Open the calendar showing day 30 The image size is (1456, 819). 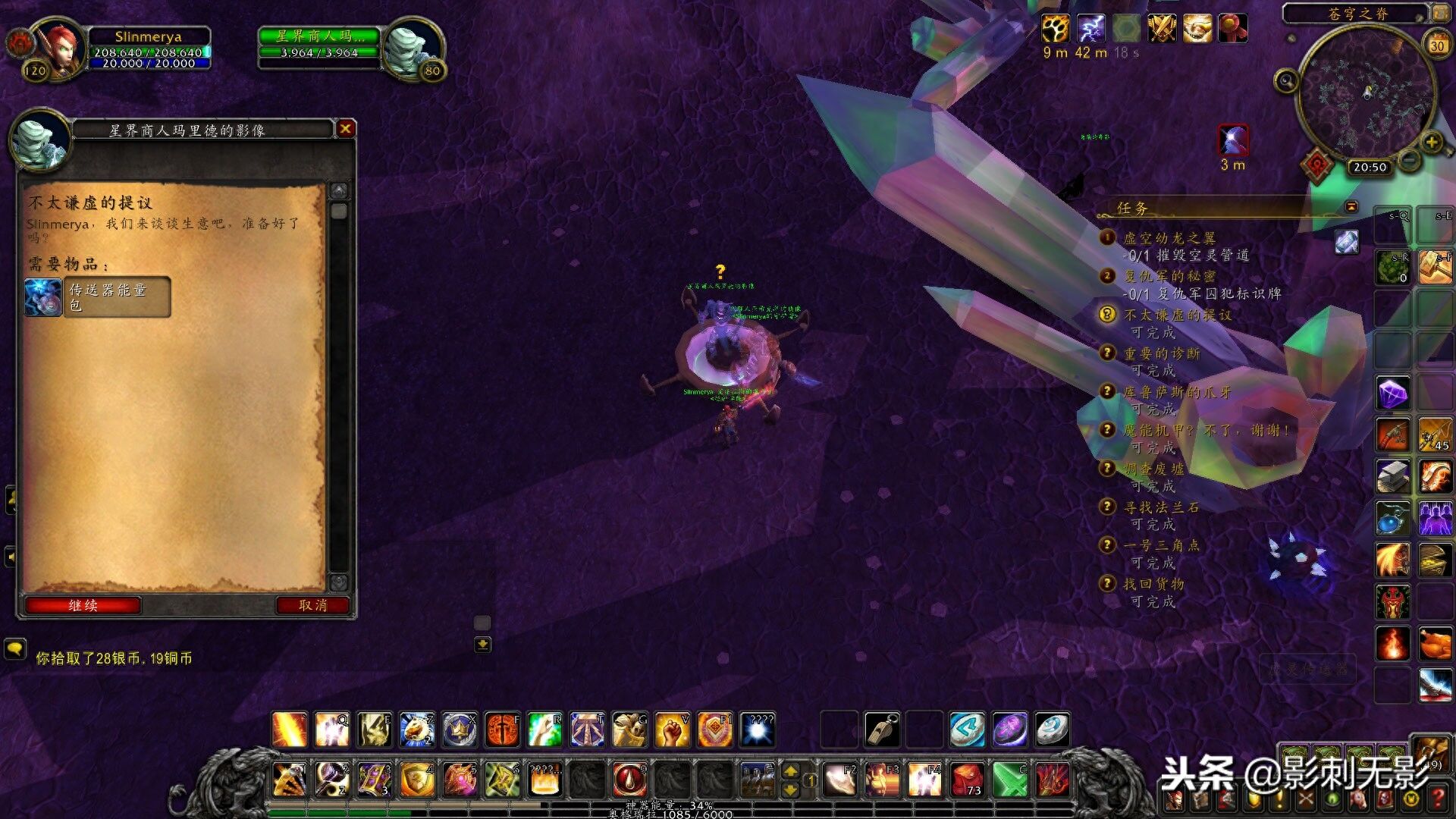coord(1437,45)
